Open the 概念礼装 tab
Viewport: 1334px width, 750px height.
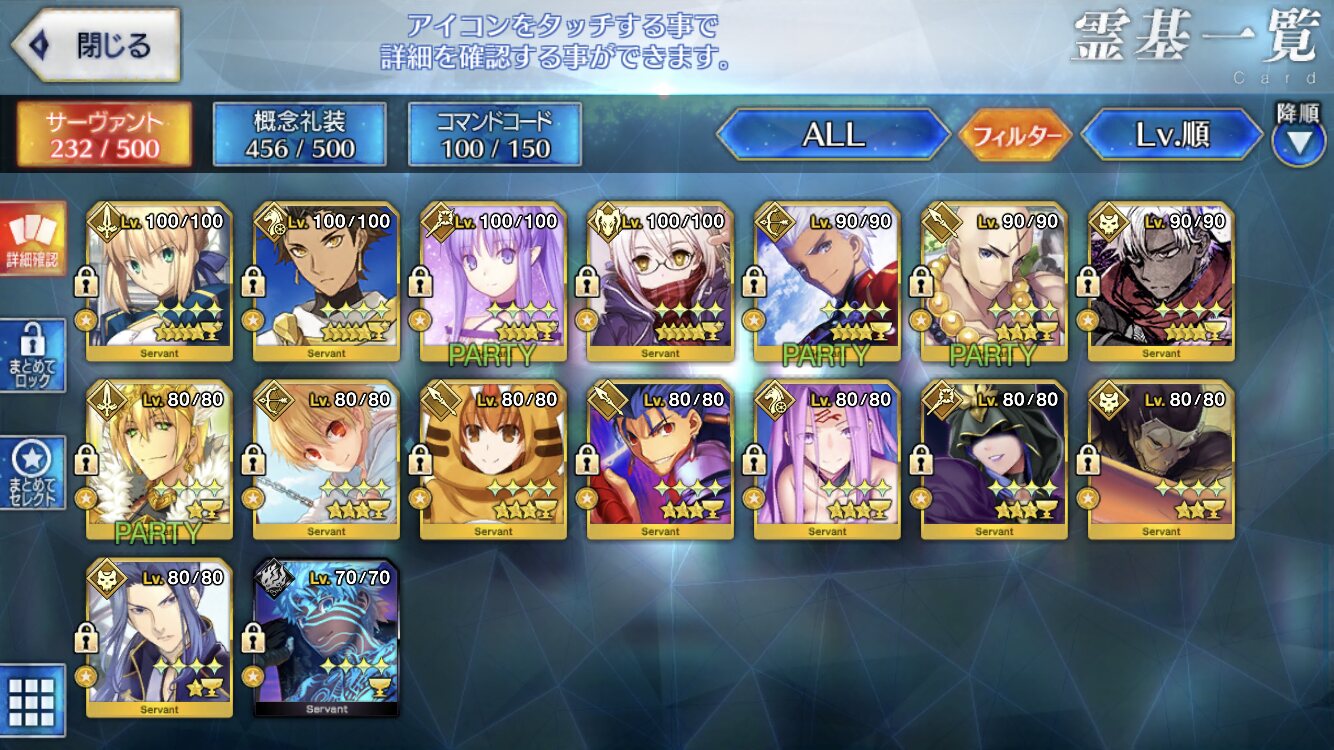click(300, 135)
